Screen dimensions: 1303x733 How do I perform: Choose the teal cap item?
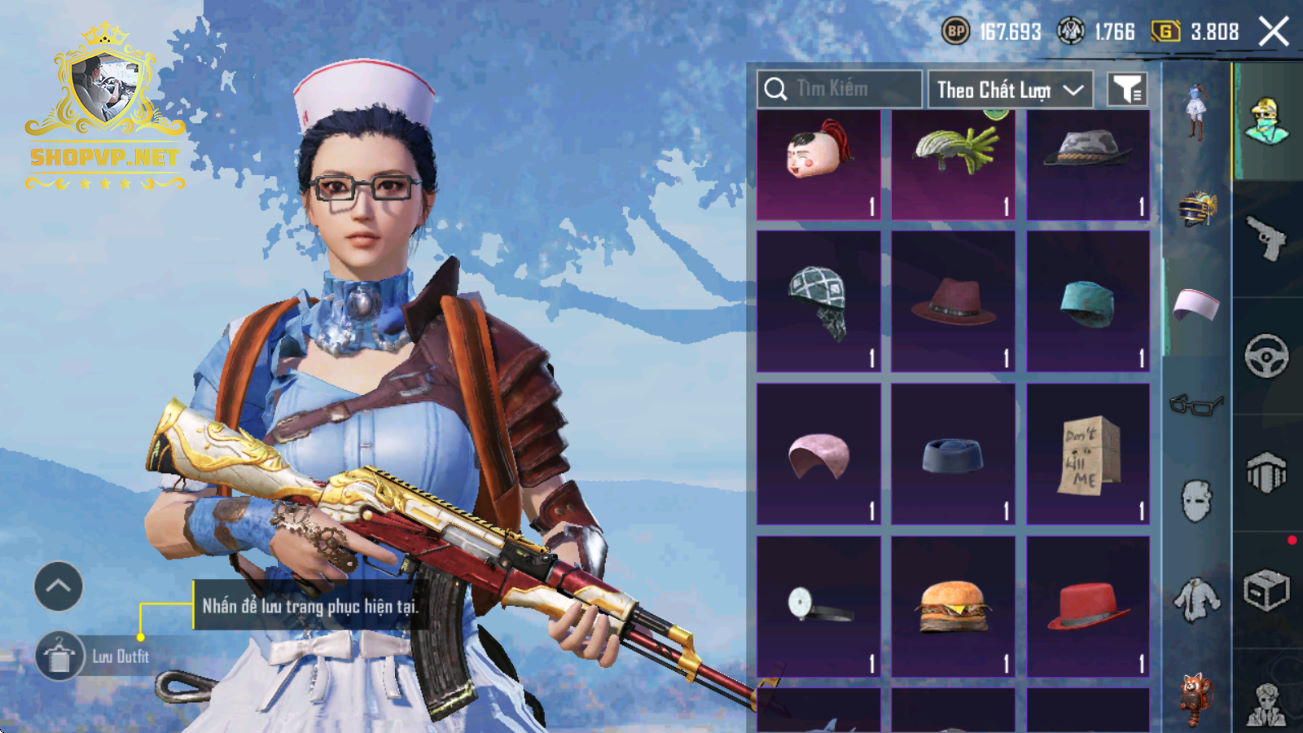coord(1088,302)
